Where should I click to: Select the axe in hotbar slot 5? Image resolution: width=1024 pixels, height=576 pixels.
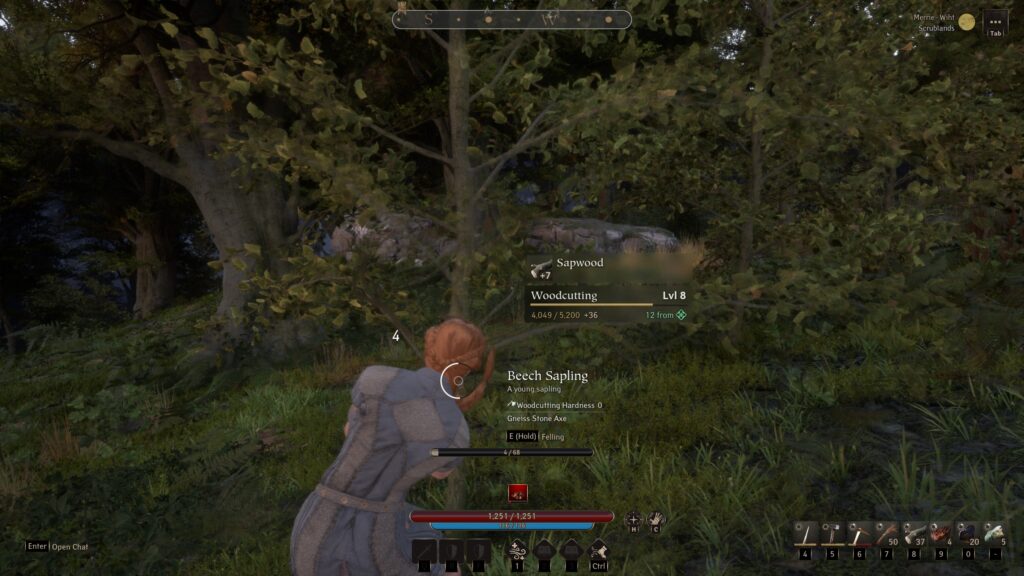(832, 534)
